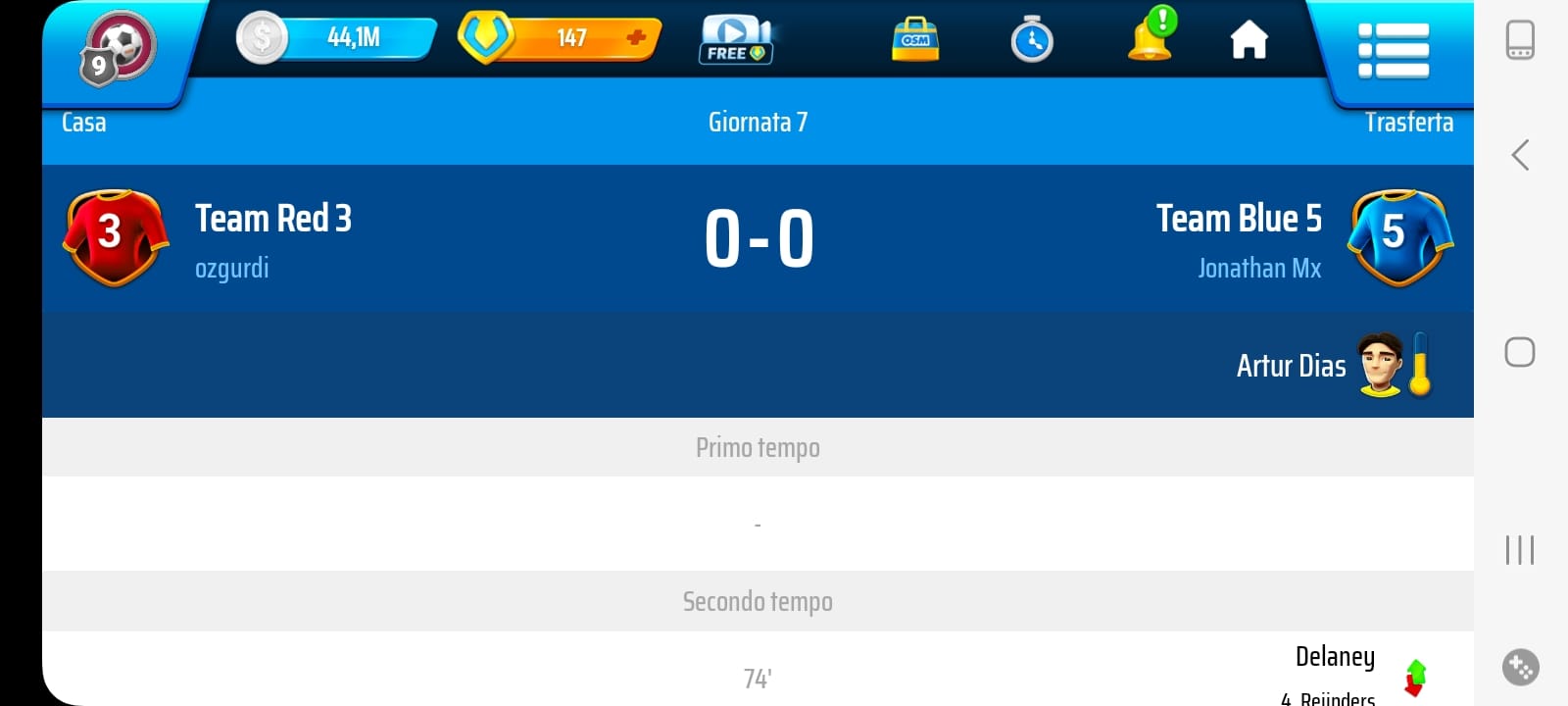The height and width of the screenshot is (706, 1568).
Task: Open the stopwatch timers icon
Action: (x=1032, y=40)
